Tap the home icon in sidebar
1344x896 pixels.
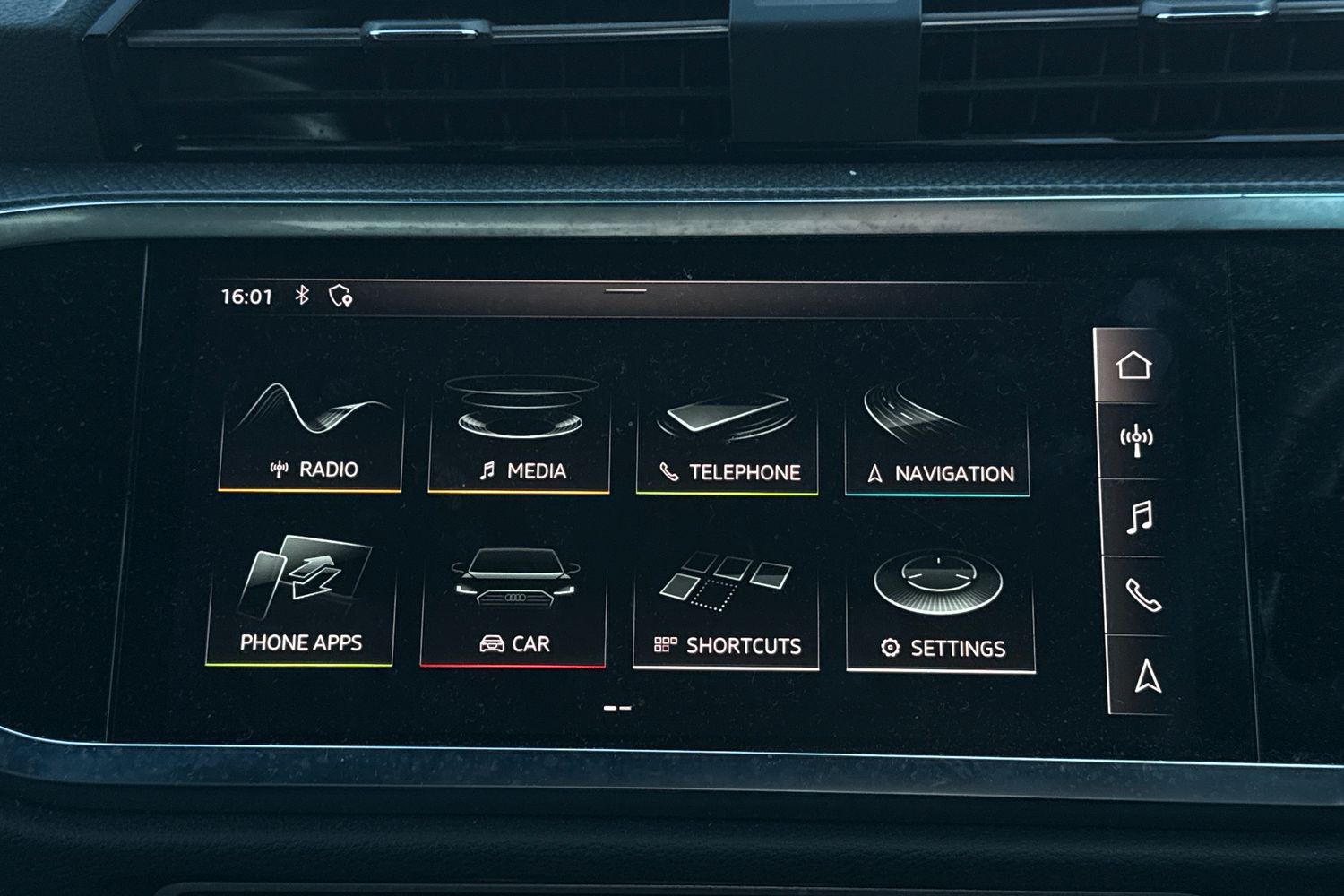click(x=1133, y=366)
